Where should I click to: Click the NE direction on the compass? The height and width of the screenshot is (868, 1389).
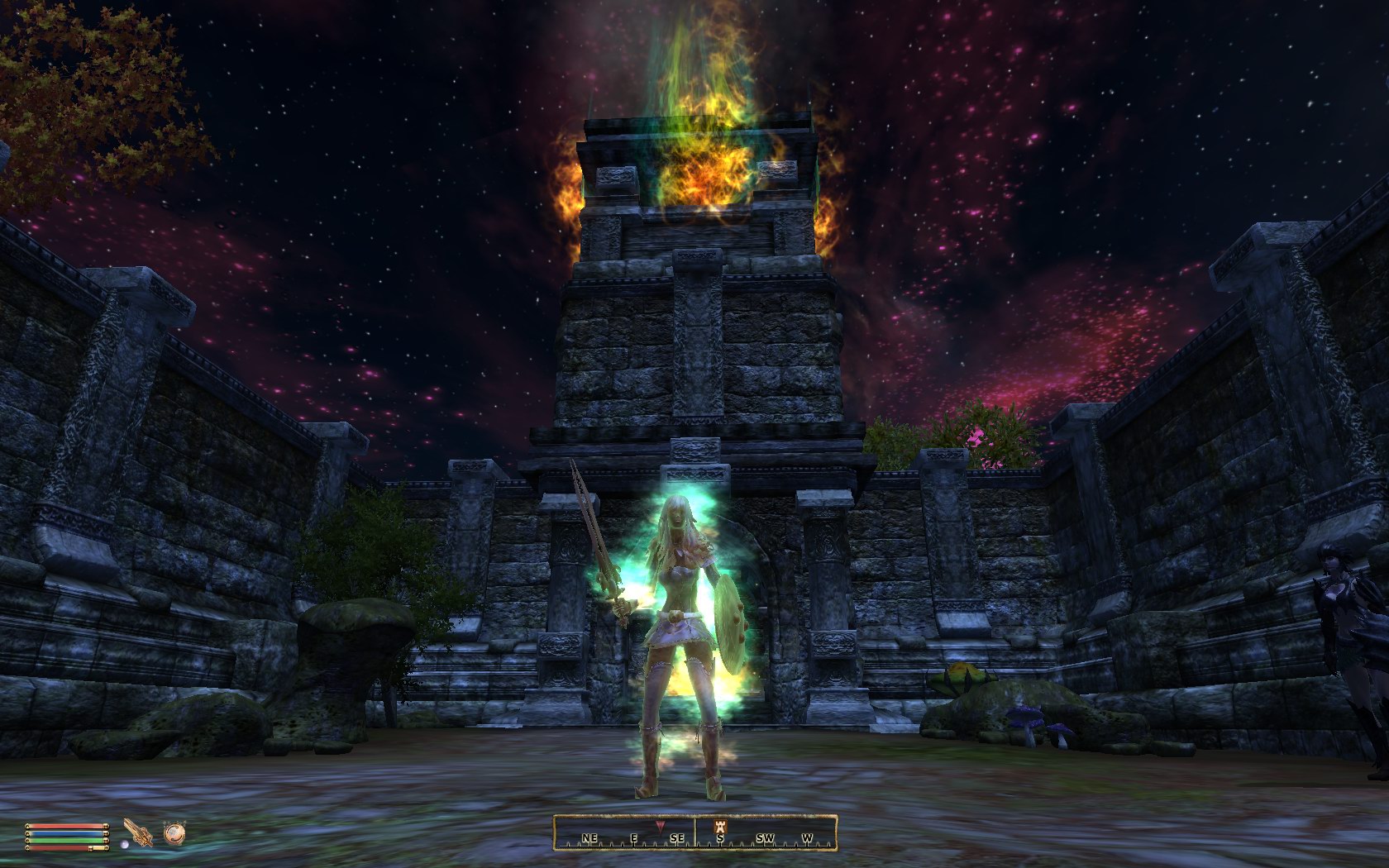click(x=590, y=837)
